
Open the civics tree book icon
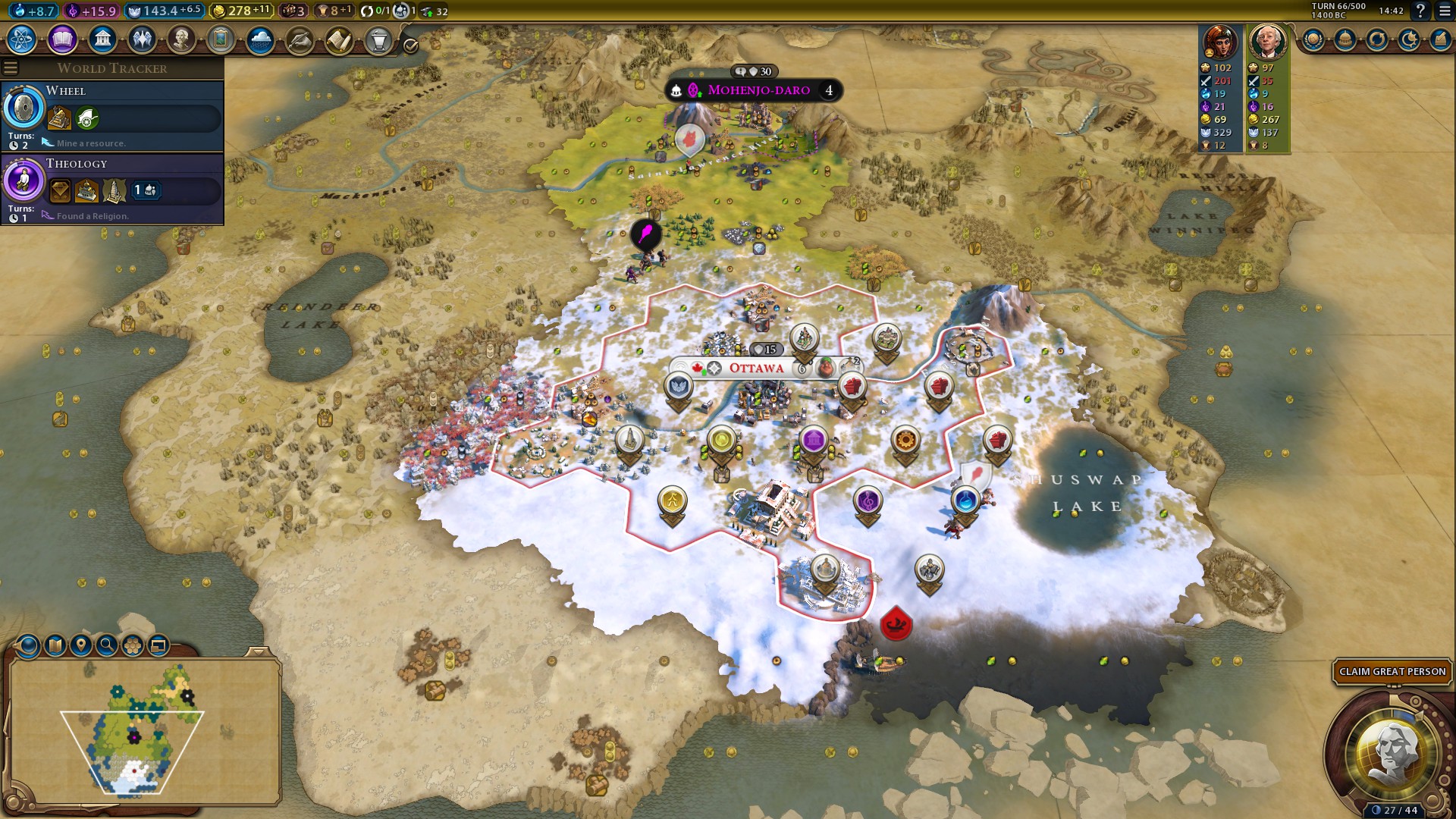point(62,39)
